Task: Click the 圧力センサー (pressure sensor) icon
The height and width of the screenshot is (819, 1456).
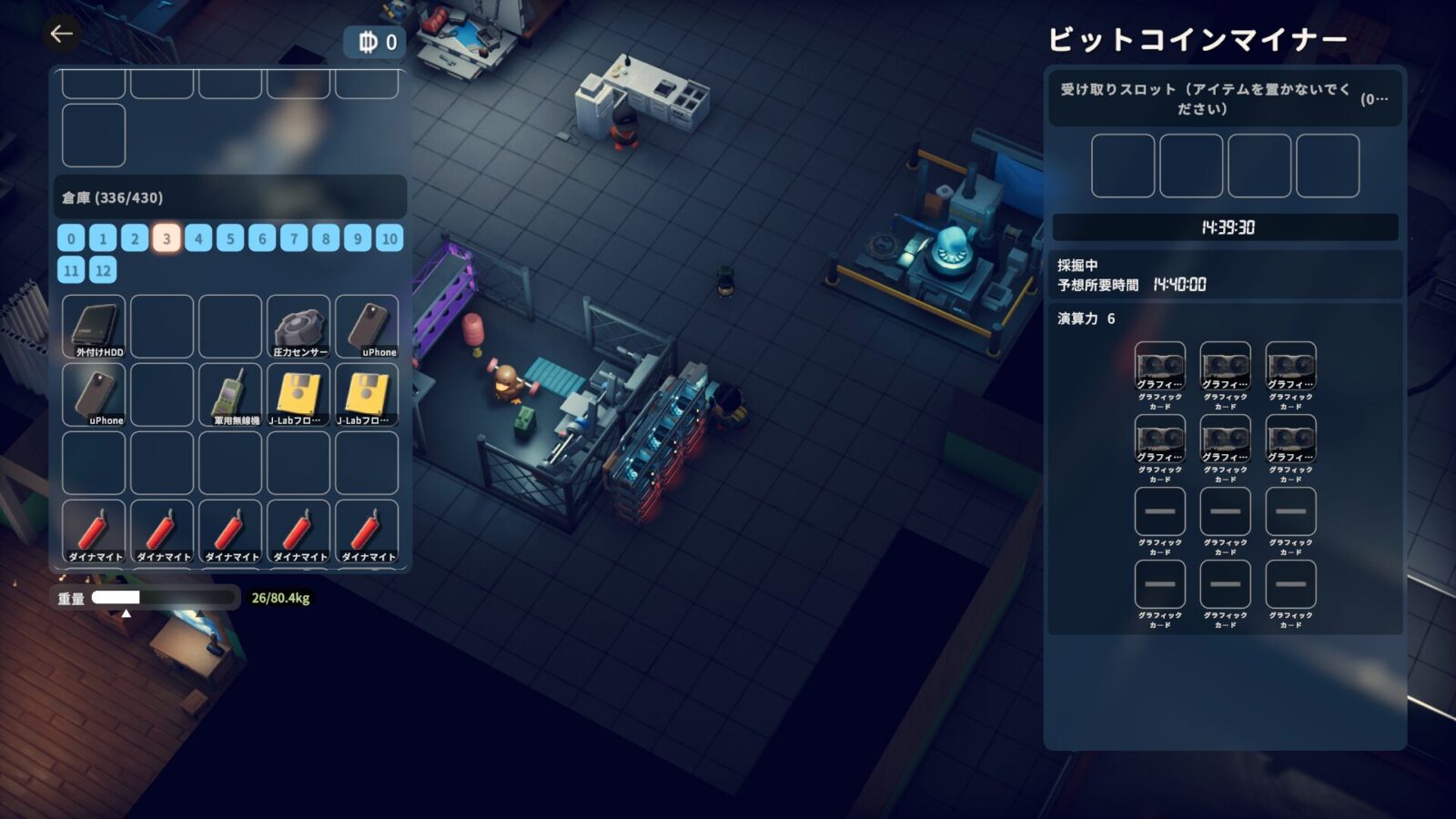Action: [298, 326]
